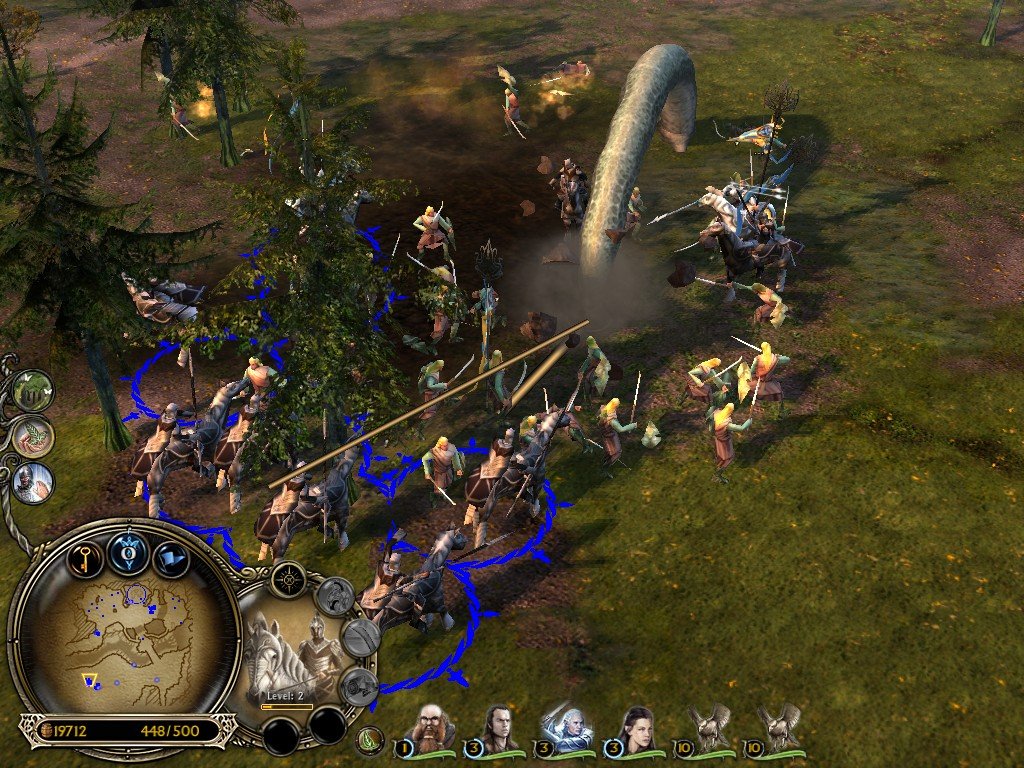Activate the armored soldier power icon
Screen dimensions: 1024x768
pos(33,482)
